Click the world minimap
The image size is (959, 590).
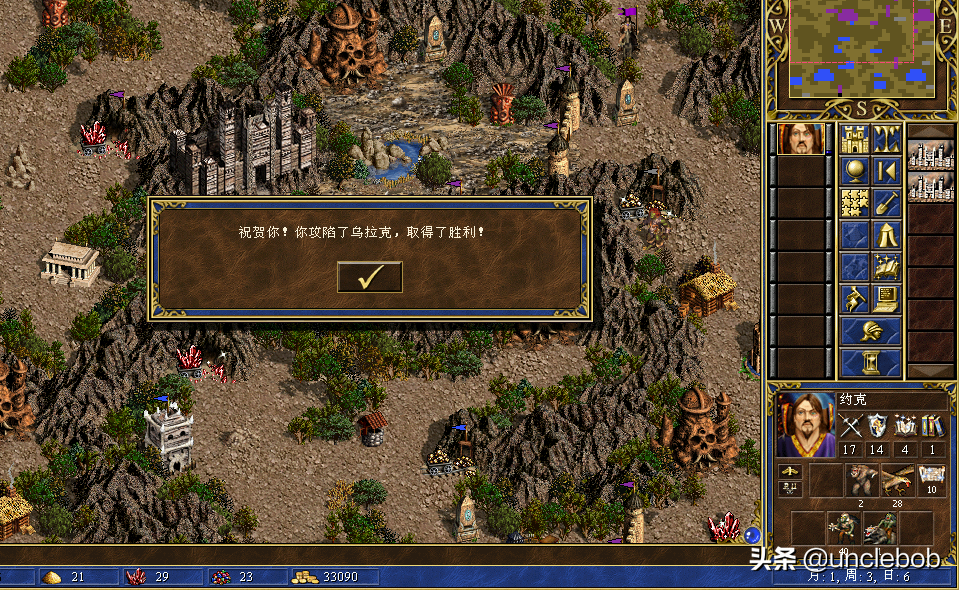[863, 48]
